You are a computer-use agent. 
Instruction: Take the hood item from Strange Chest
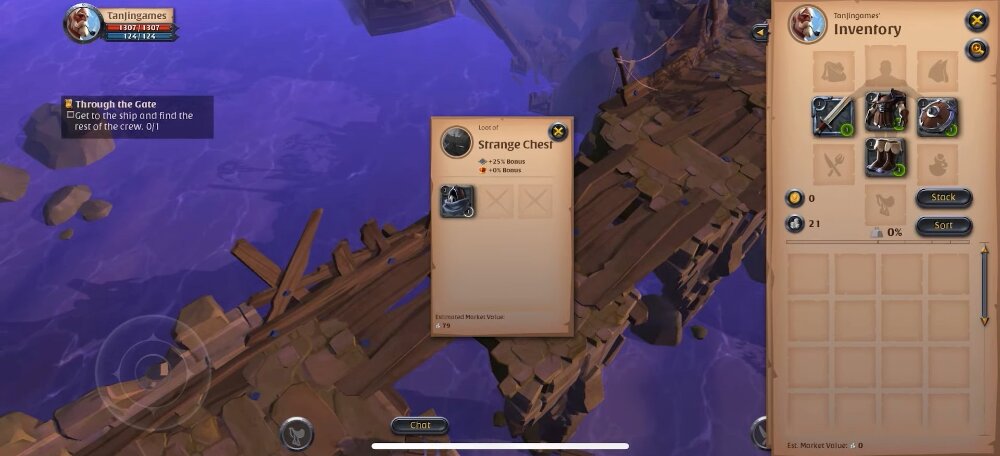[458, 201]
